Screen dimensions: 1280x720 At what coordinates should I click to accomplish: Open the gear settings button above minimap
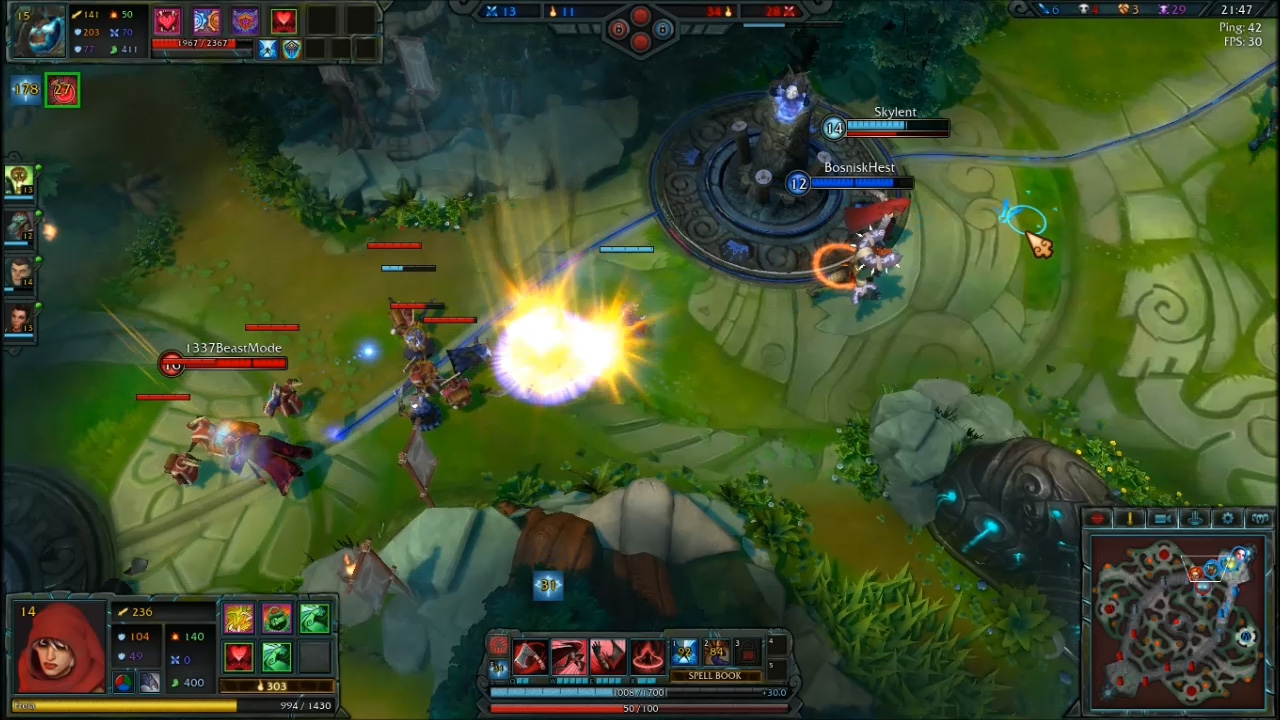(1229, 518)
